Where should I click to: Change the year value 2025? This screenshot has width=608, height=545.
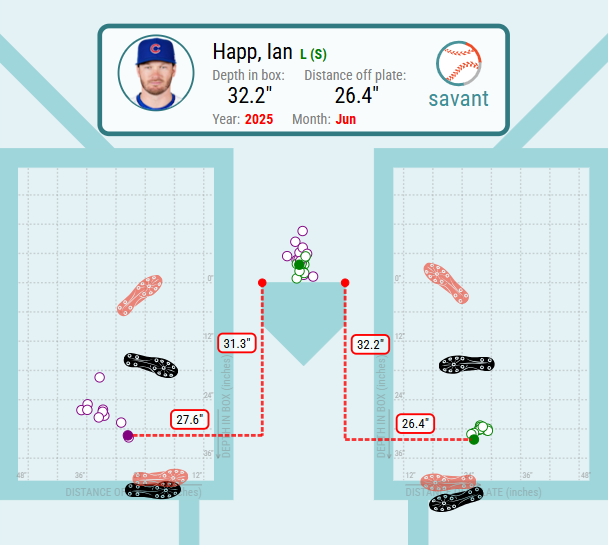click(x=259, y=120)
